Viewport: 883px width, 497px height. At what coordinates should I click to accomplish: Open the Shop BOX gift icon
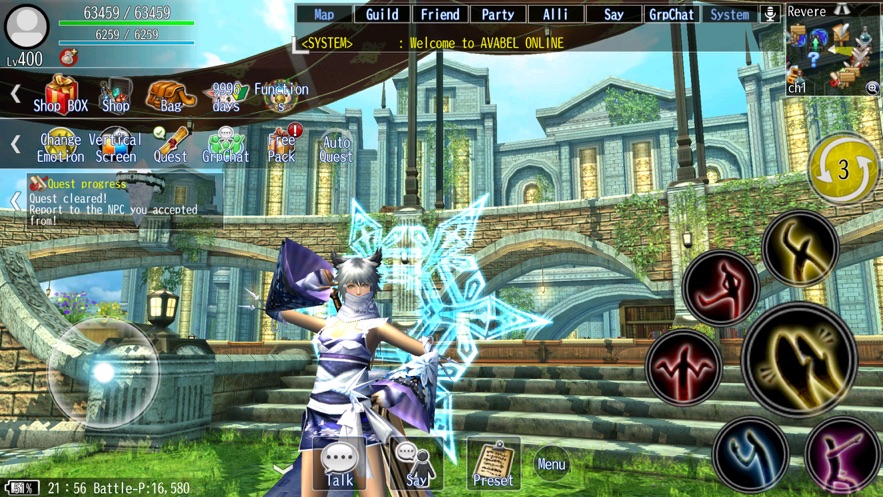pyautogui.click(x=61, y=95)
